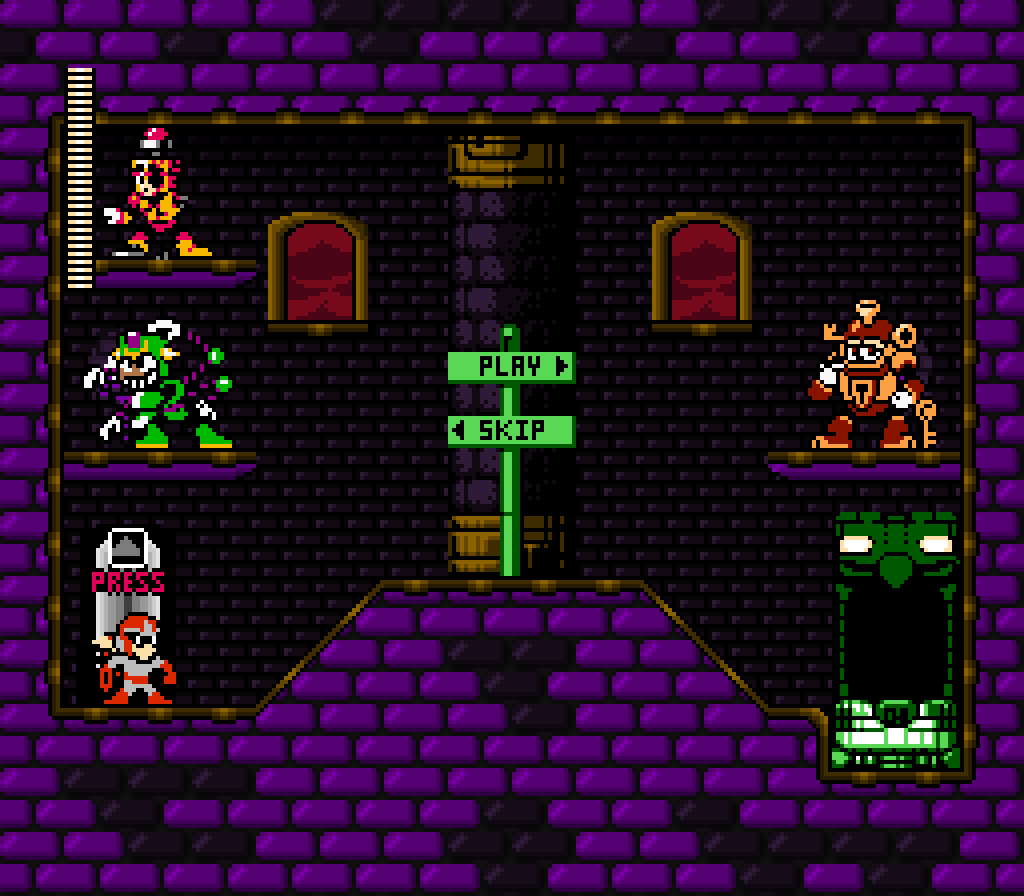Choose the green PLAY sign
The width and height of the screenshot is (1024, 896).
pyautogui.click(x=511, y=366)
